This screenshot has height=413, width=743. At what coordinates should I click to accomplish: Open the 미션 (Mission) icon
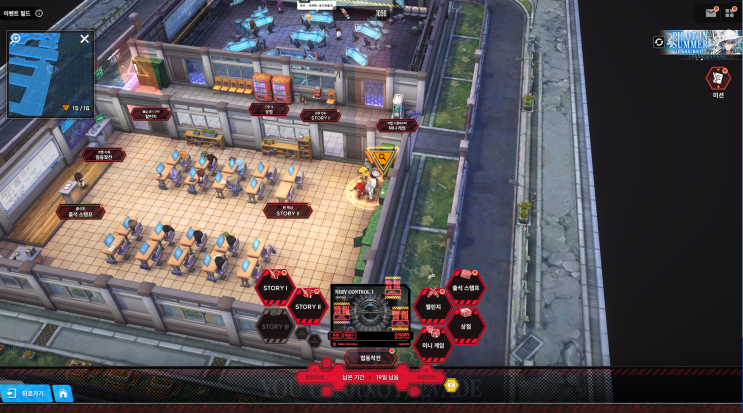(x=718, y=79)
